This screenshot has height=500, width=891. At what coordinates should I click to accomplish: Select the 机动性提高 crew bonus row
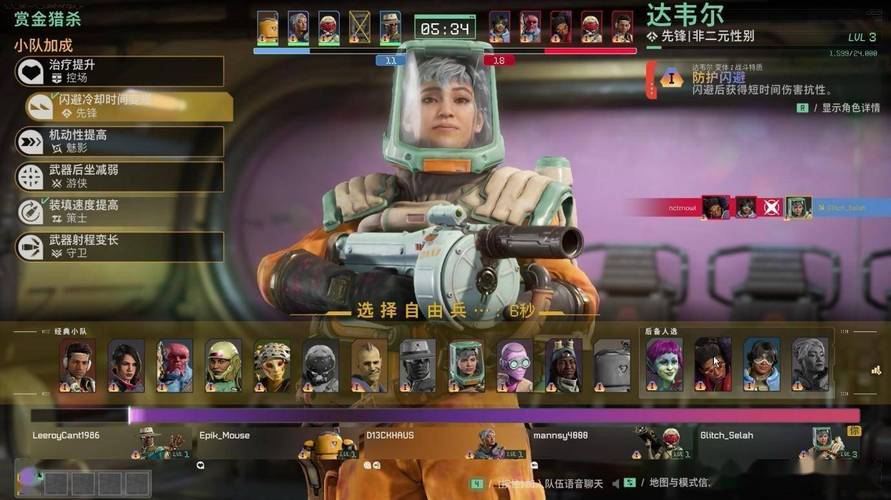tap(120, 141)
